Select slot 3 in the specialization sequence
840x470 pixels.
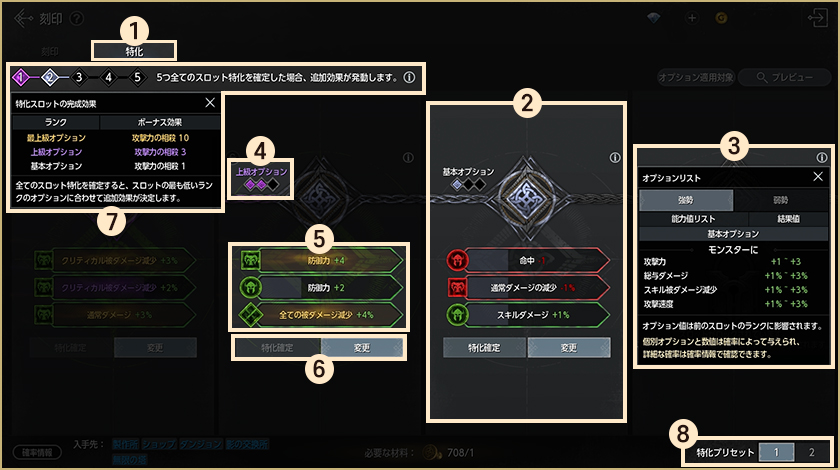78,77
